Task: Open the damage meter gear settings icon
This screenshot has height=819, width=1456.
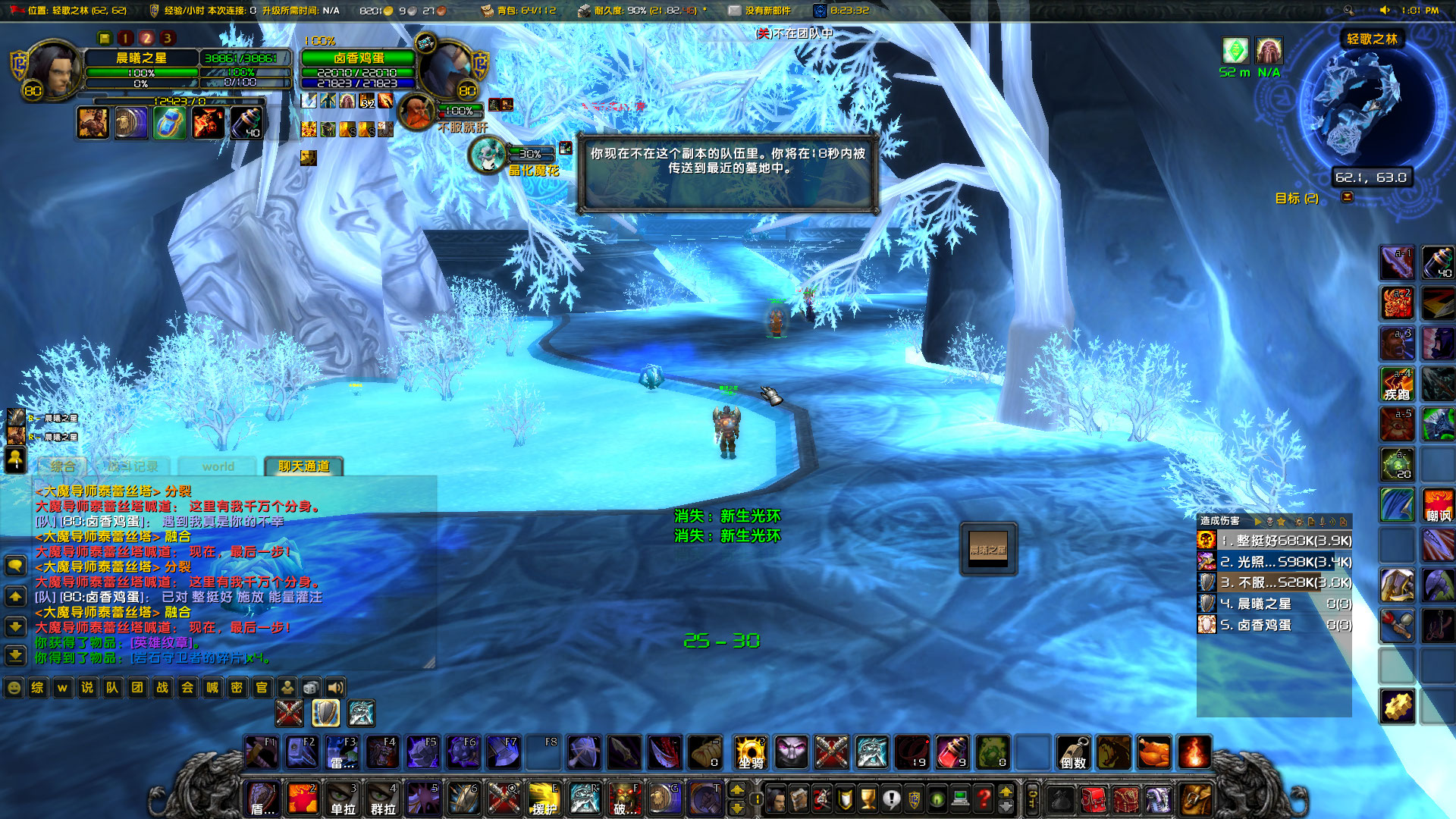Action: pos(1299,522)
